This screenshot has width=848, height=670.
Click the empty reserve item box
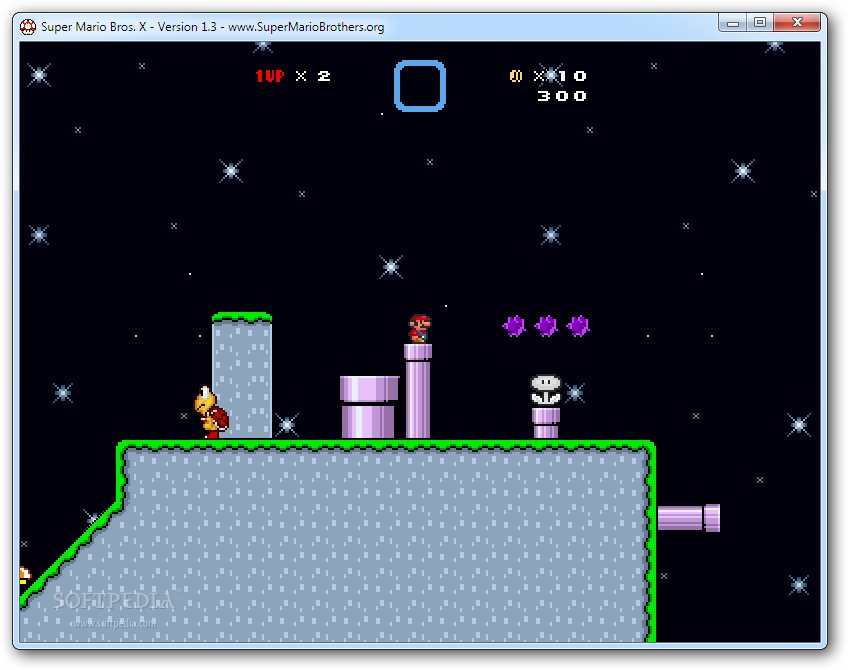coord(419,86)
